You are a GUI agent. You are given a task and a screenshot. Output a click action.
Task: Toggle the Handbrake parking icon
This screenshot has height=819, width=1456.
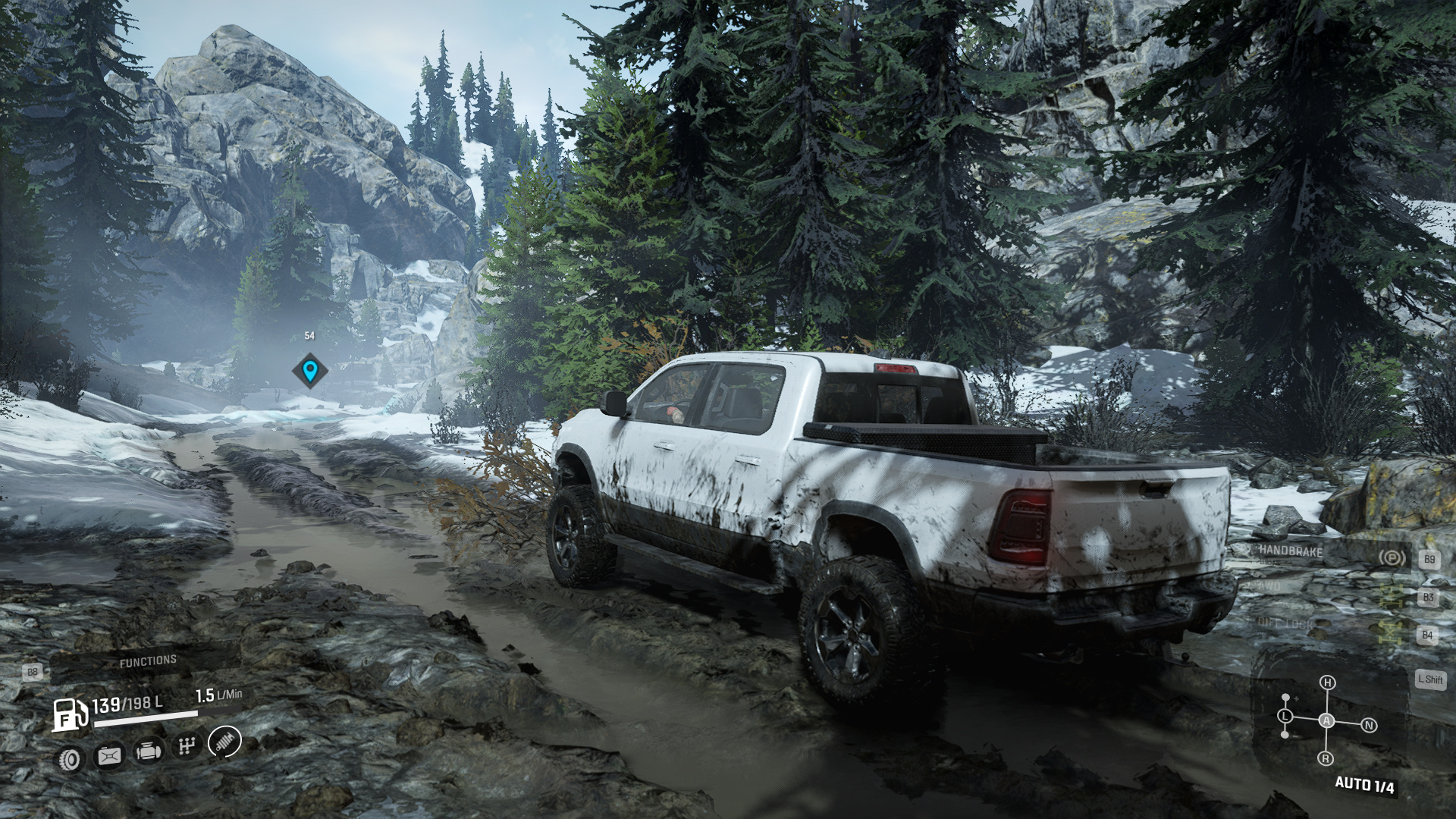pos(1391,559)
